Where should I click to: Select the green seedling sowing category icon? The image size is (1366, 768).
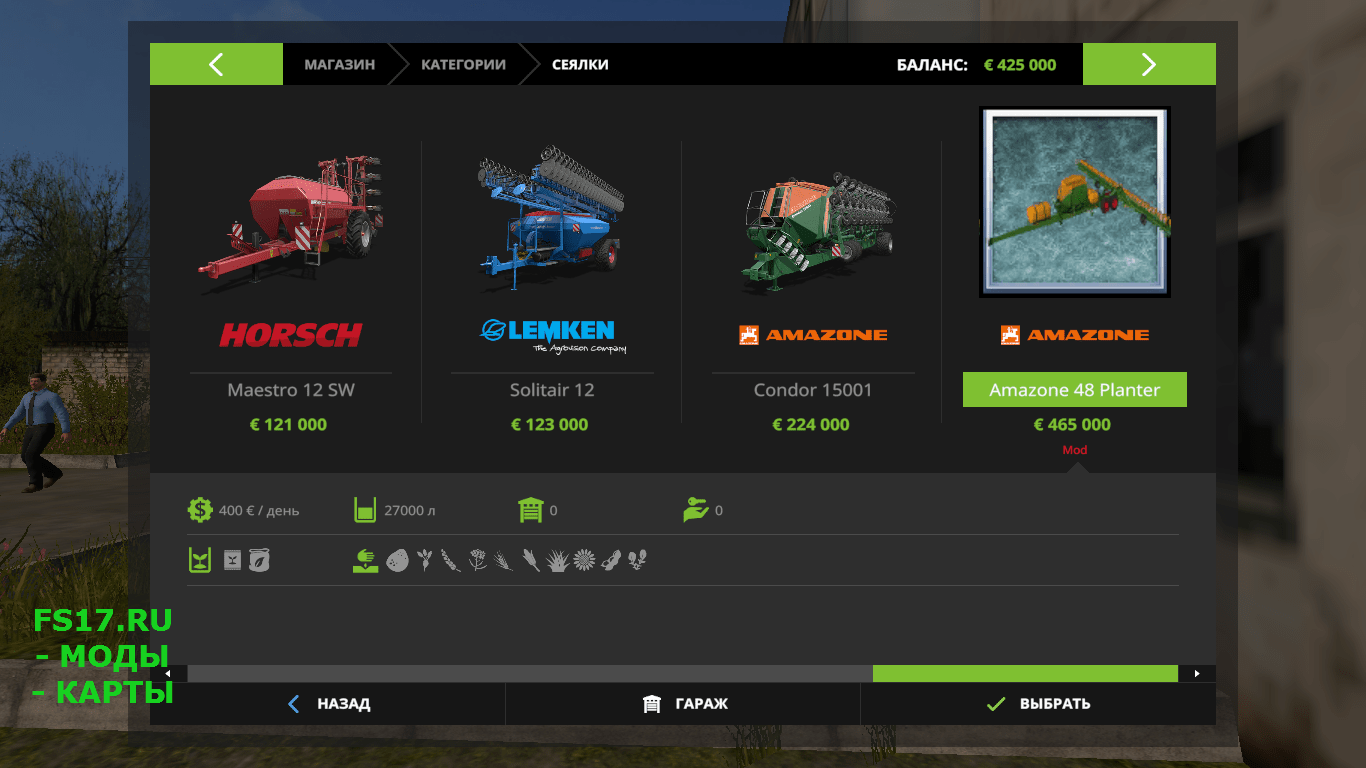pos(200,560)
